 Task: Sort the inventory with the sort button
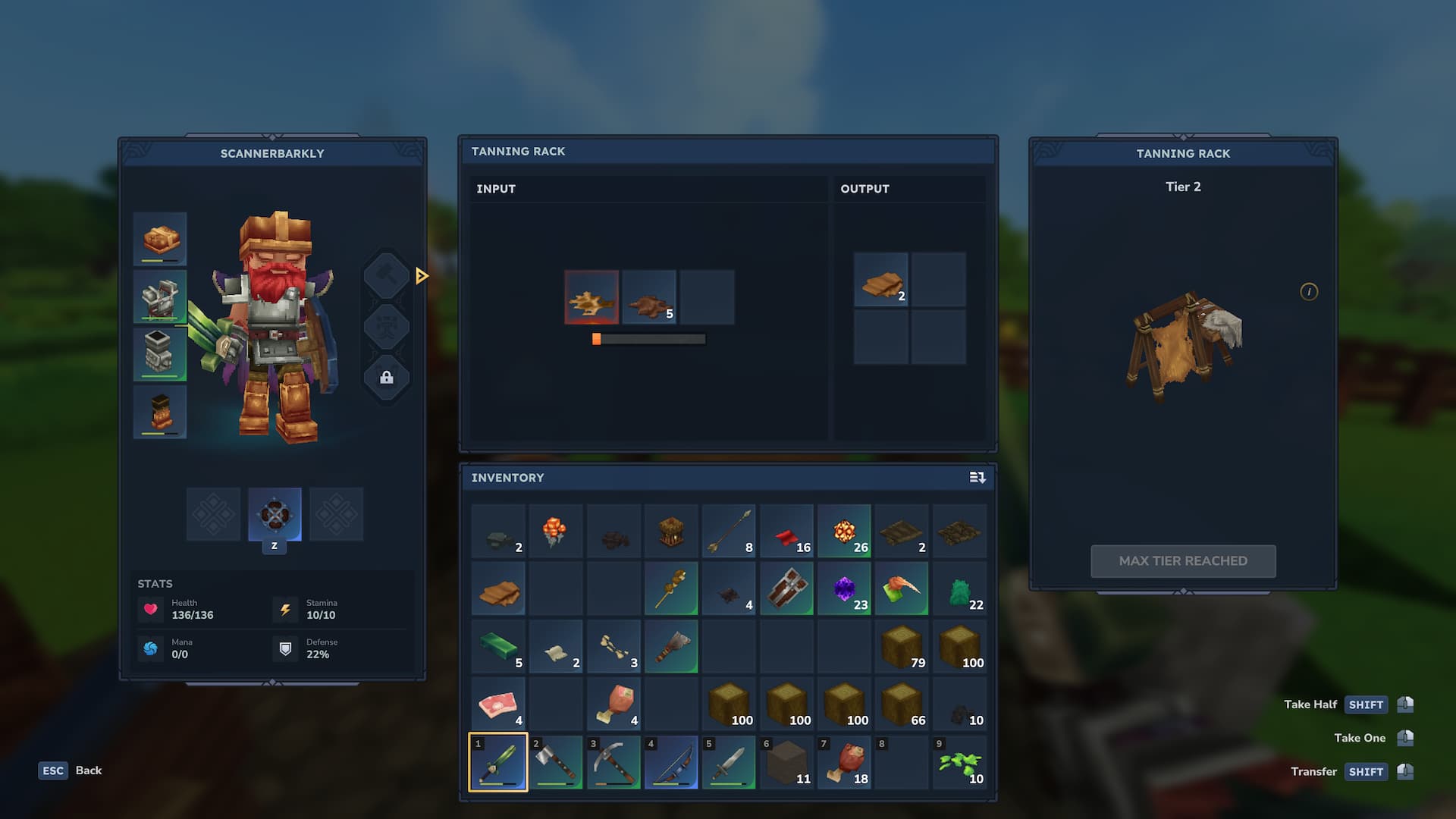coord(977,478)
